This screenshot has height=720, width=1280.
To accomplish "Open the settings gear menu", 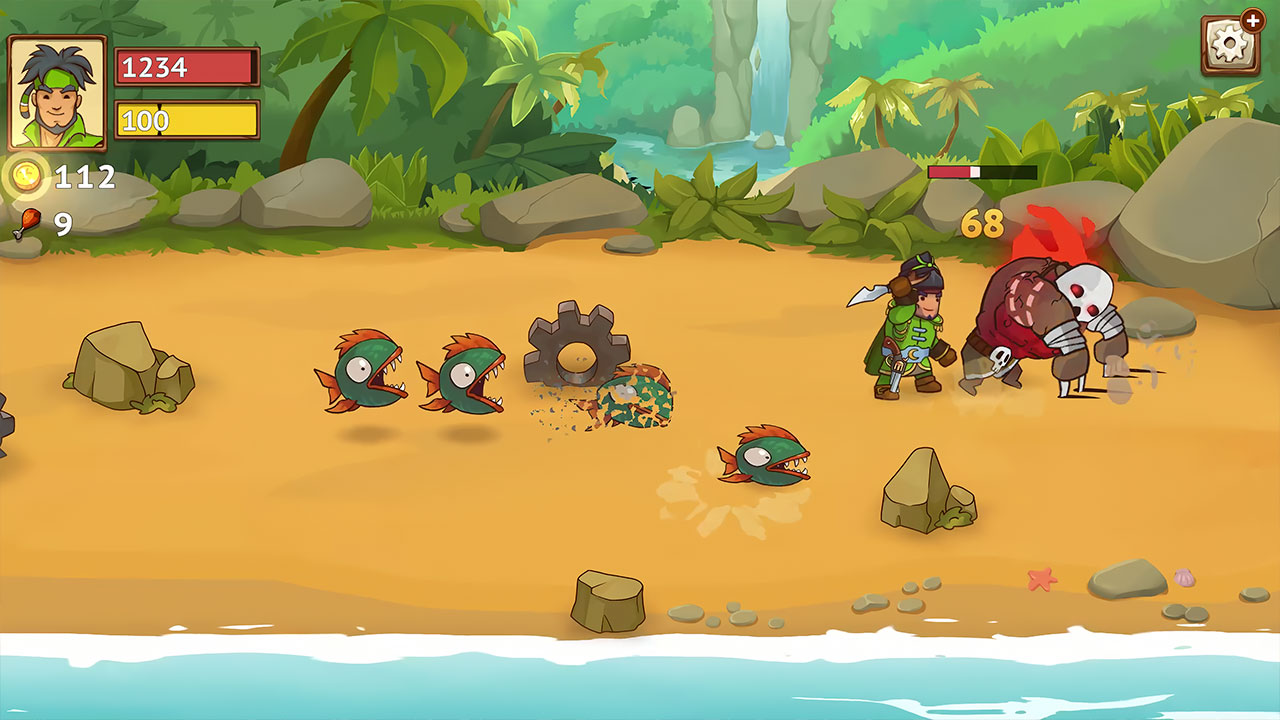I will 1228,45.
